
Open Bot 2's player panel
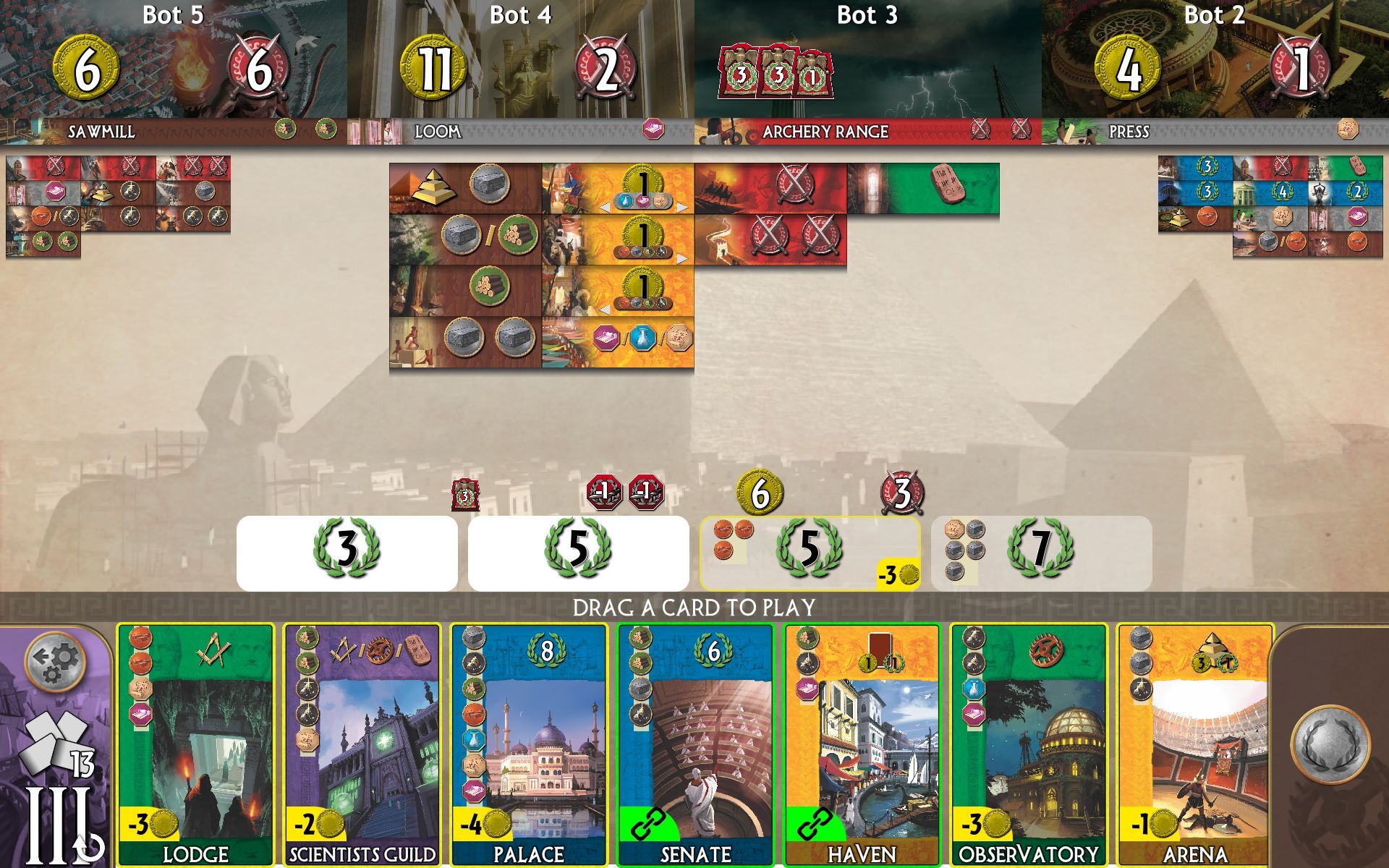pos(1215,58)
